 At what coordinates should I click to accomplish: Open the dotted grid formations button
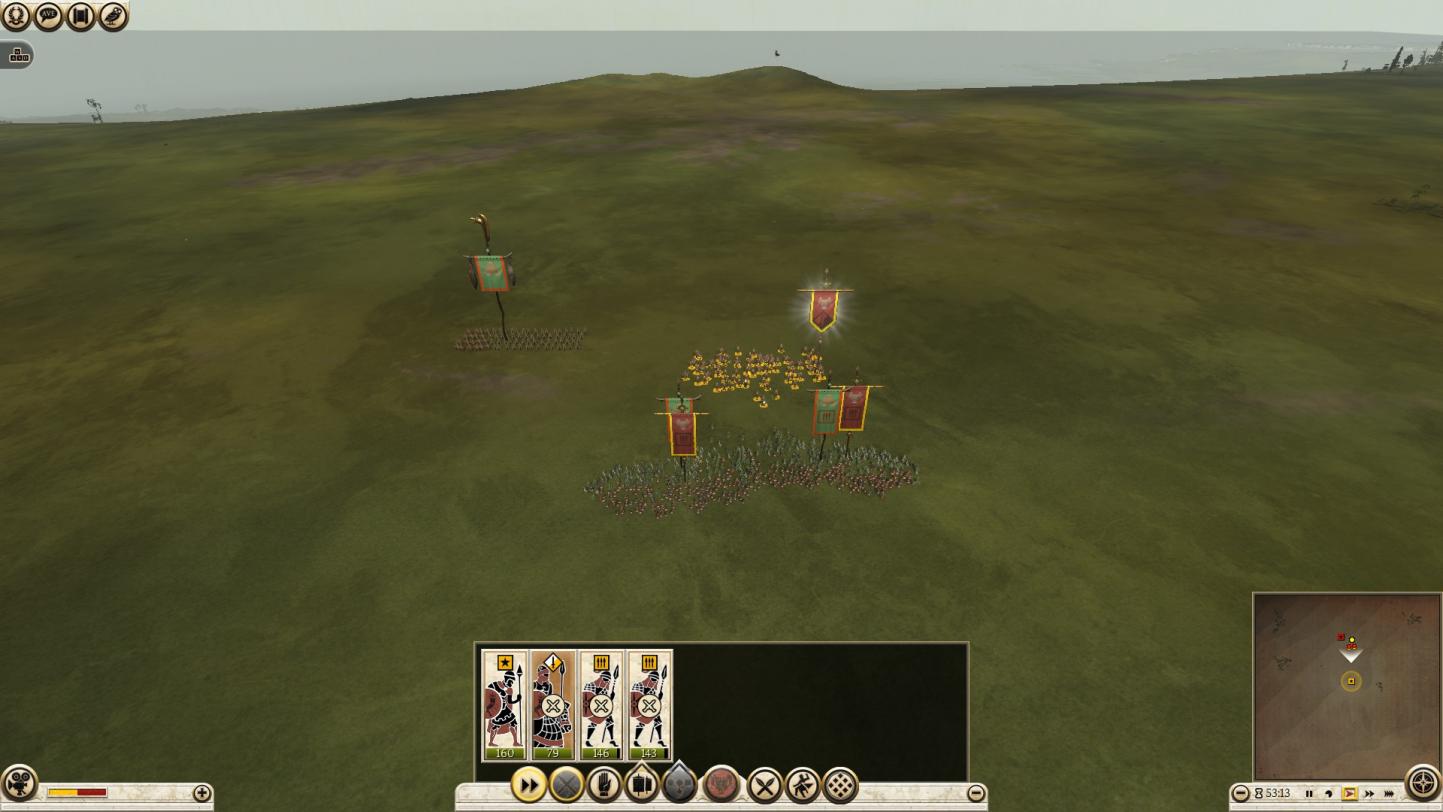pyautogui.click(x=840, y=786)
